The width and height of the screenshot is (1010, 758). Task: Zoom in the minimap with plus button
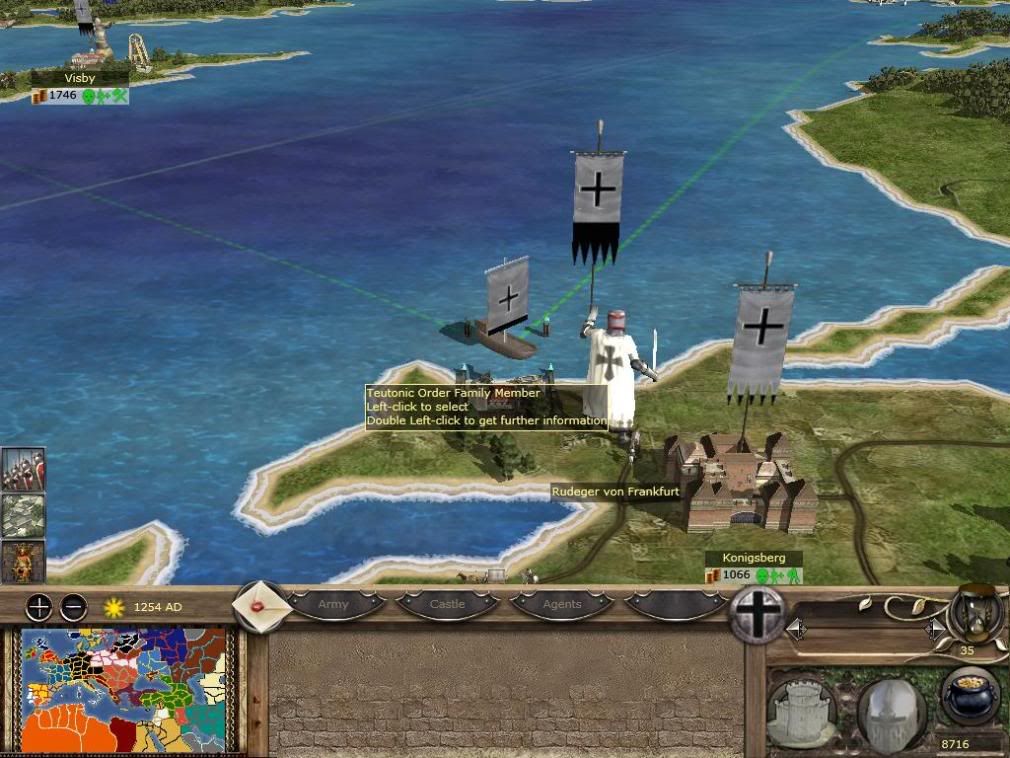tap(39, 607)
